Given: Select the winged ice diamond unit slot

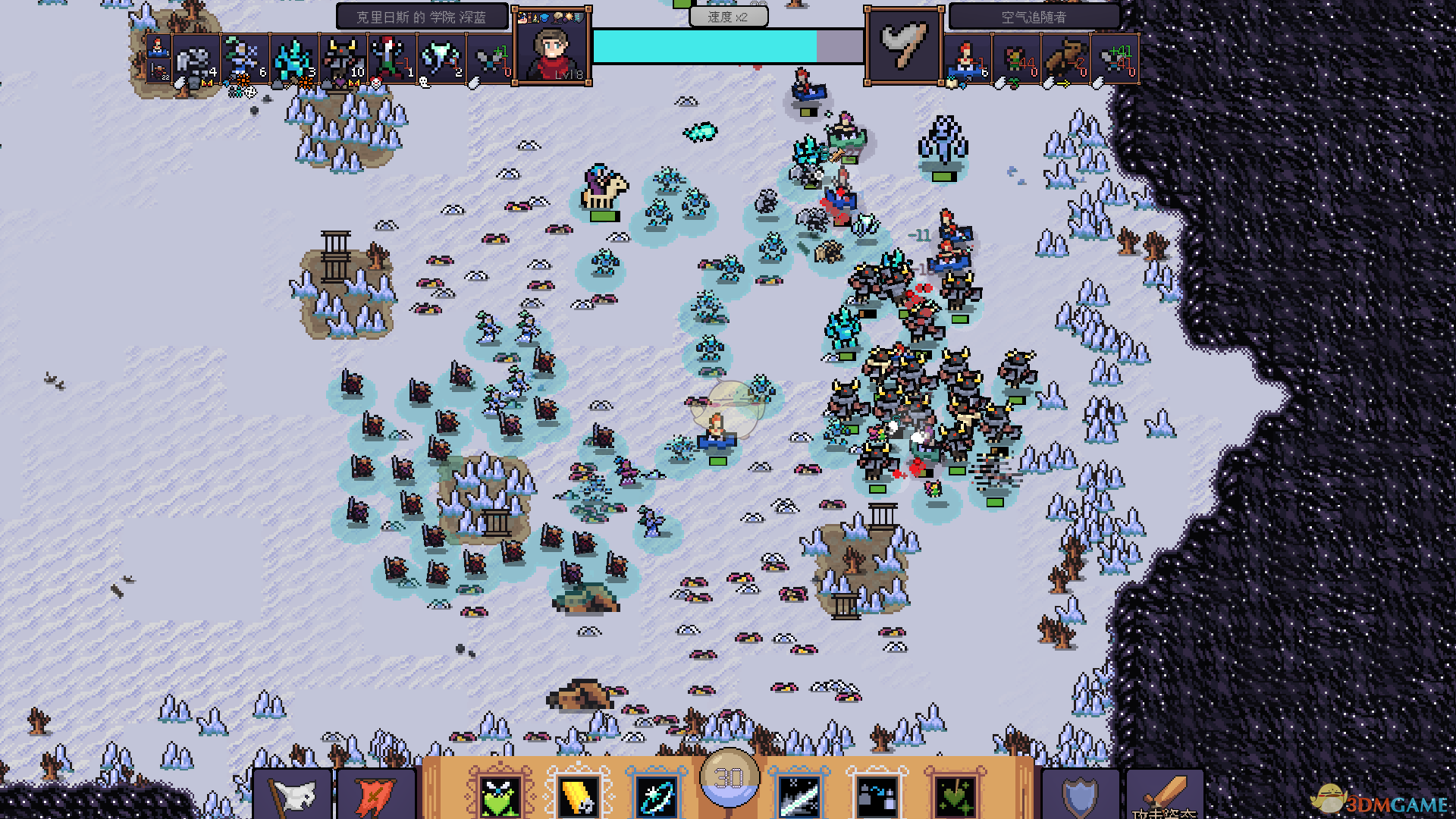Looking at the screenshot, I should [441, 59].
